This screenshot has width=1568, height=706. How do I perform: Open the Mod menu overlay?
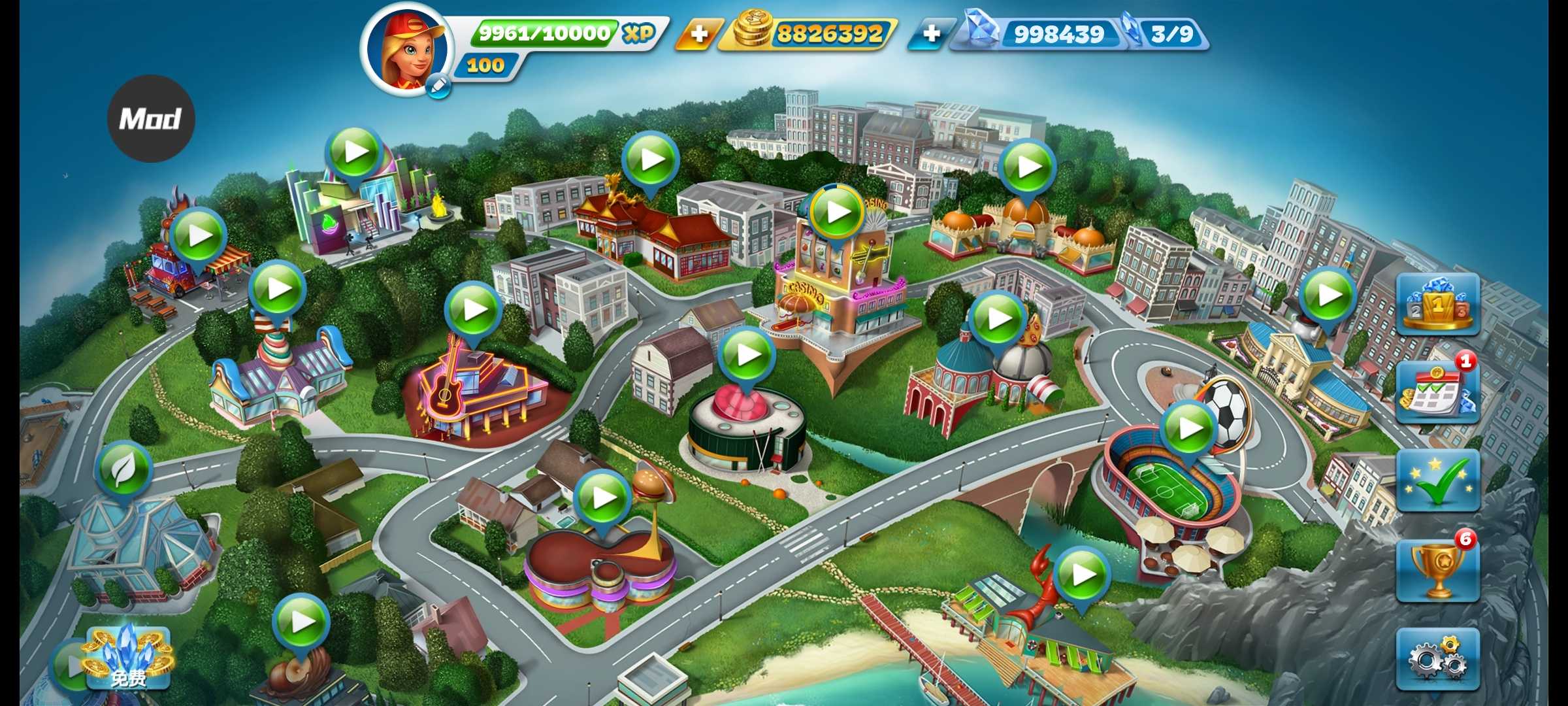tap(151, 119)
